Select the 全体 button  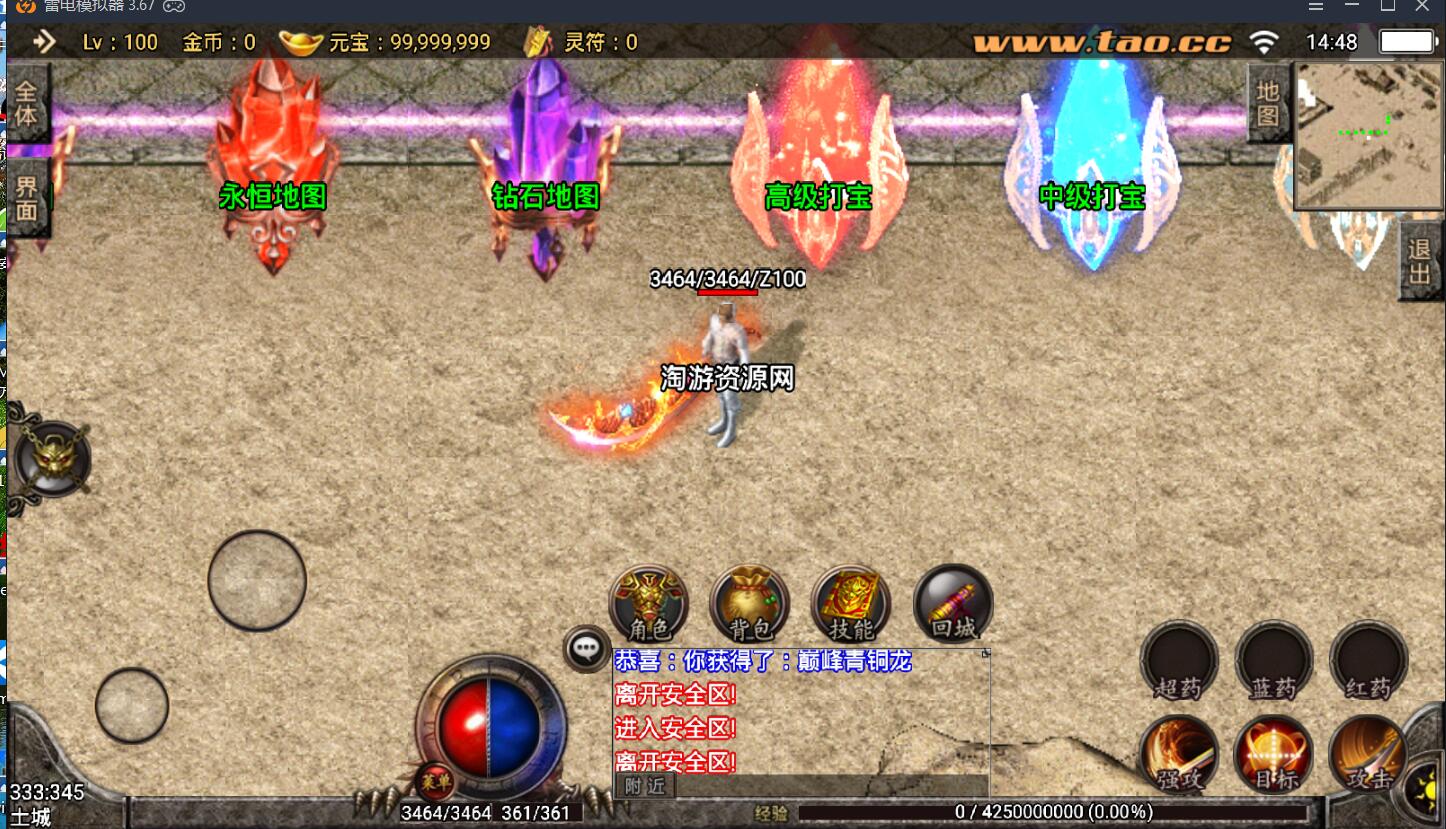26,103
